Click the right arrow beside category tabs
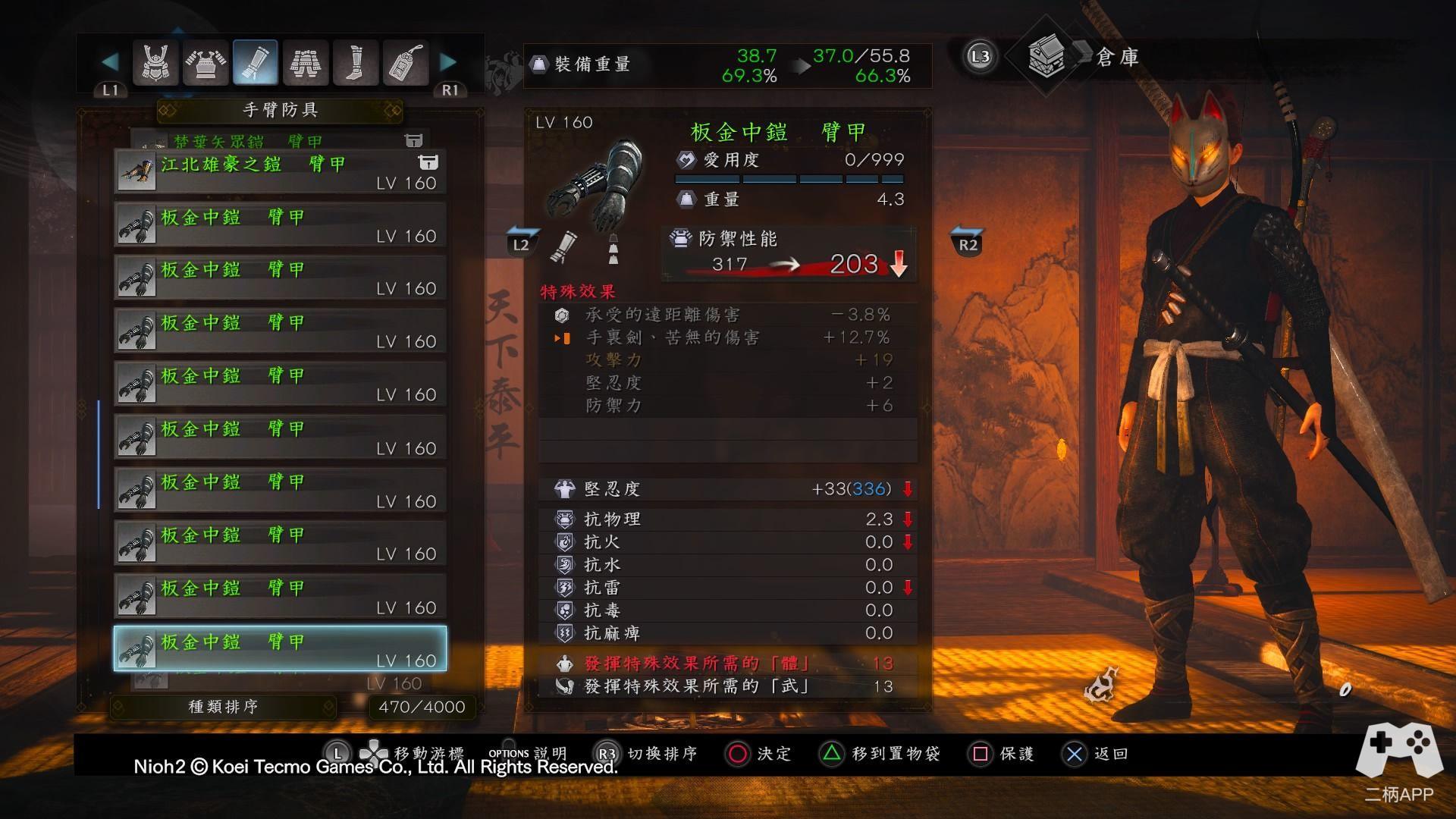 click(449, 62)
